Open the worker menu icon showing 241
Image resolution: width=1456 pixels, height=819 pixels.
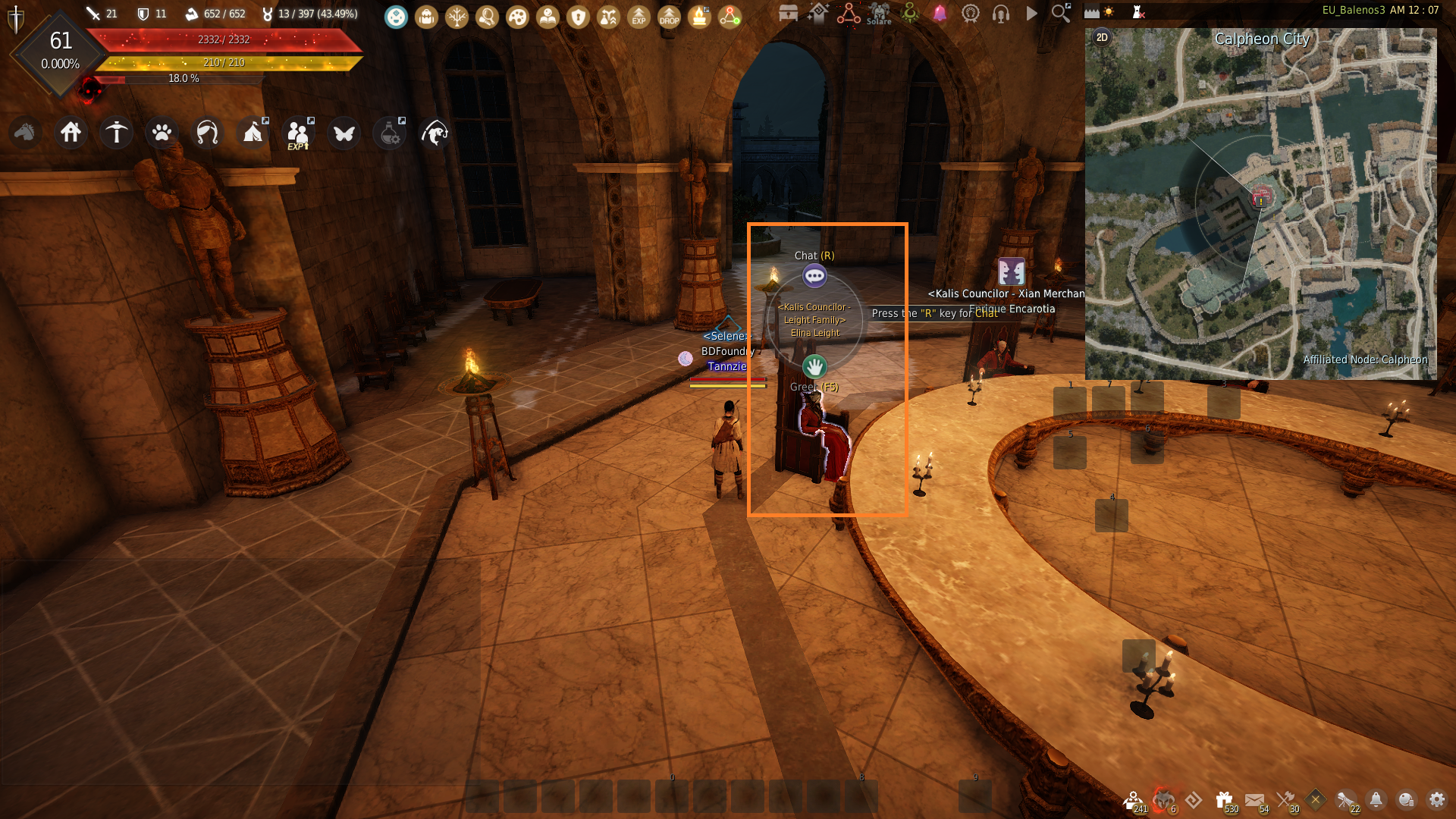1134,799
